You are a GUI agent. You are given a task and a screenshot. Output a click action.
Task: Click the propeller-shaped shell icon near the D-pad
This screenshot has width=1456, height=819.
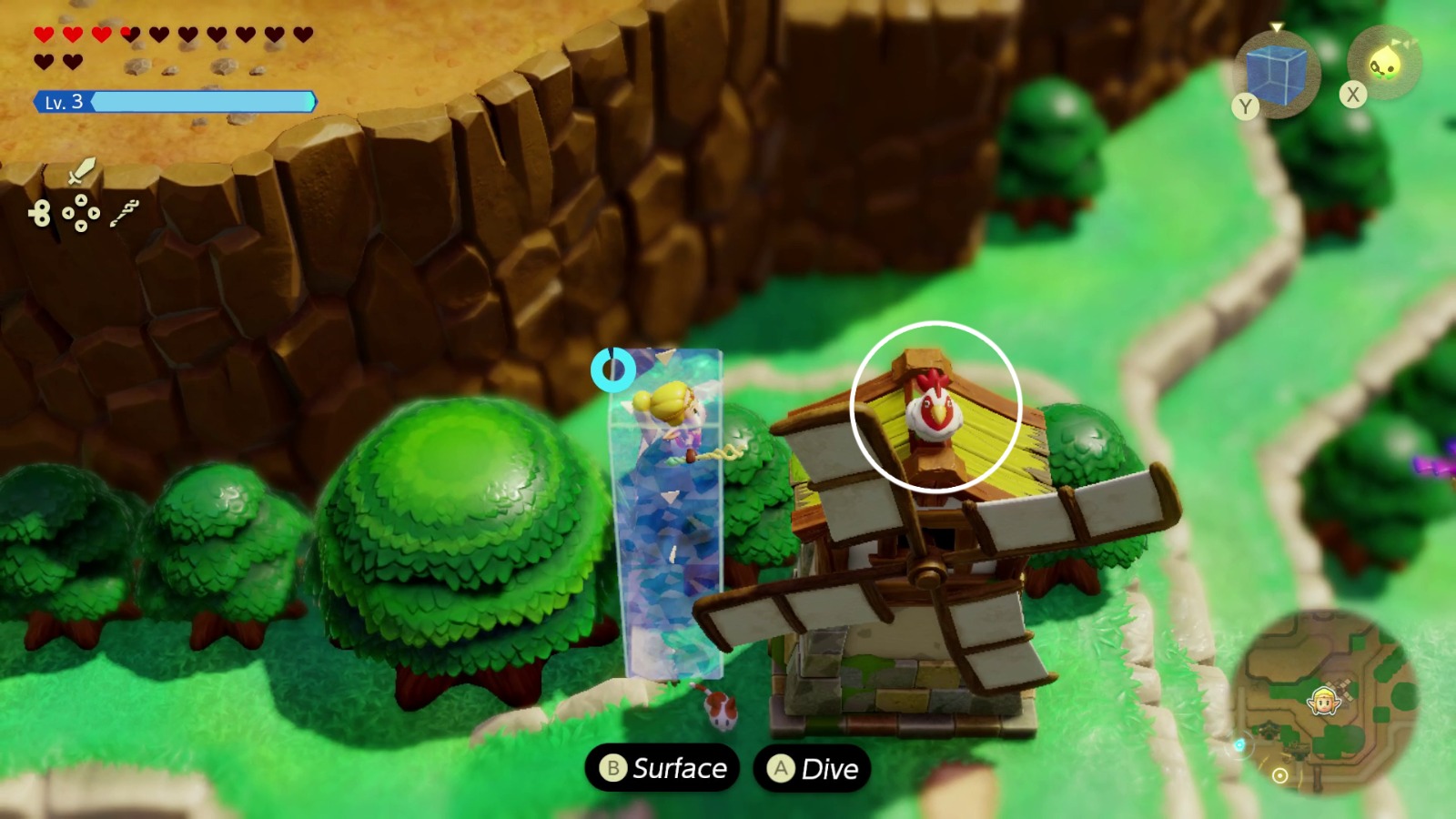point(42,212)
